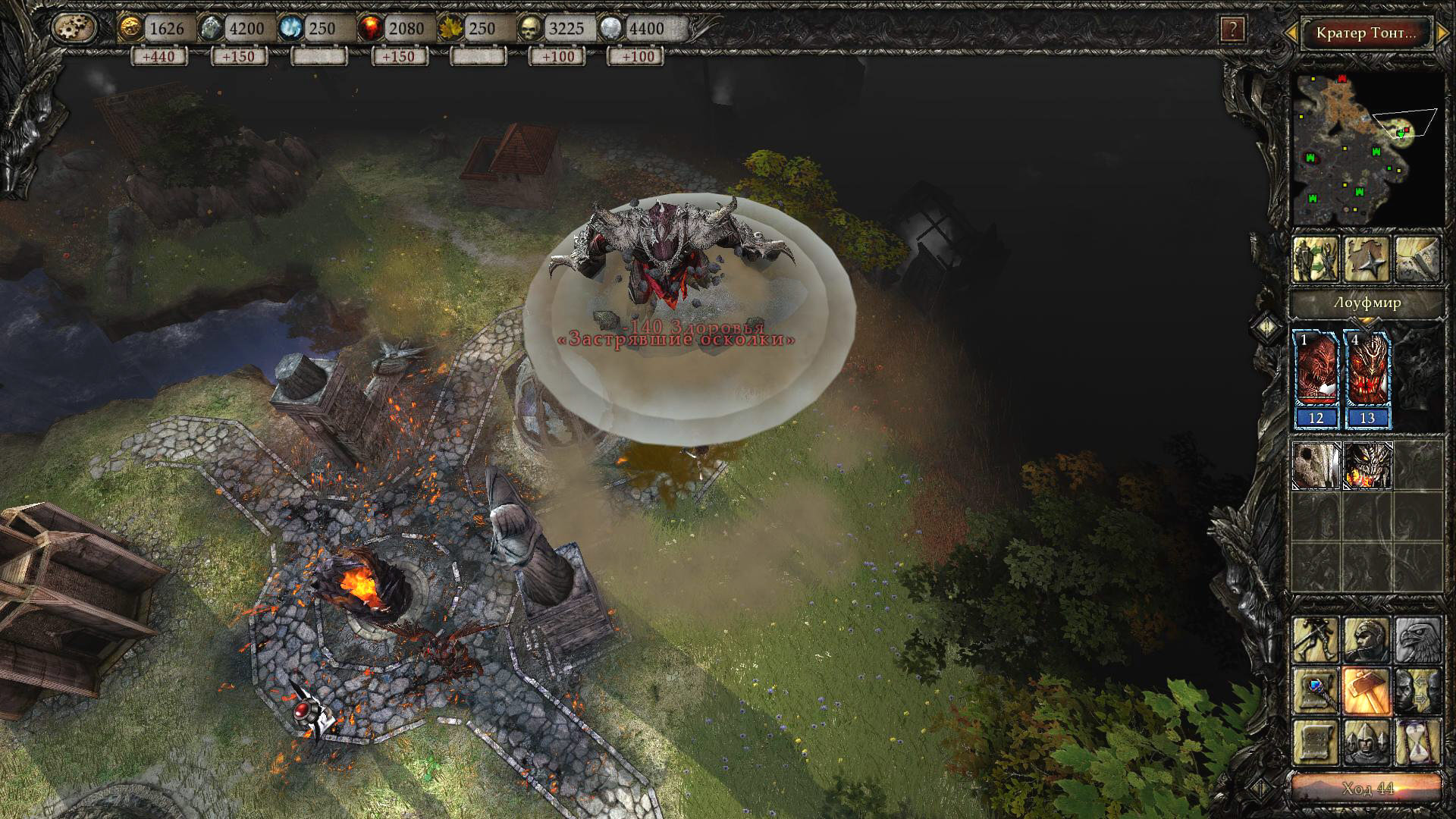Image resolution: width=1456 pixels, height=819 pixels.
Task: Click on the minimap
Action: coord(1367,147)
